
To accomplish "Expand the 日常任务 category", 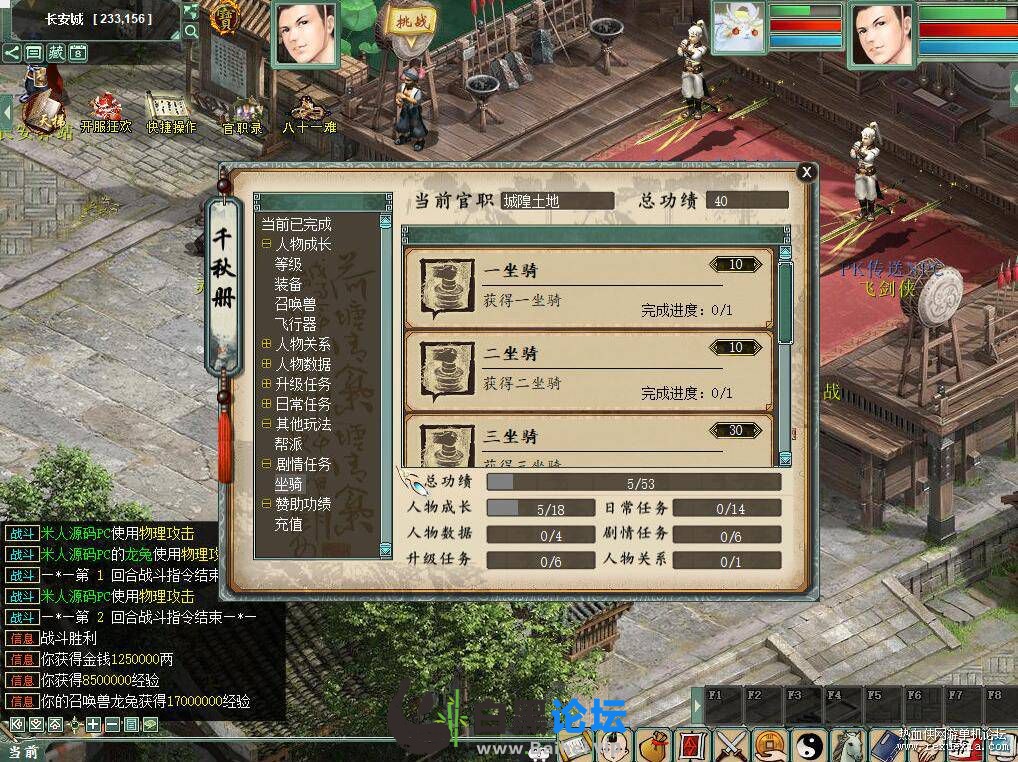I will point(267,405).
